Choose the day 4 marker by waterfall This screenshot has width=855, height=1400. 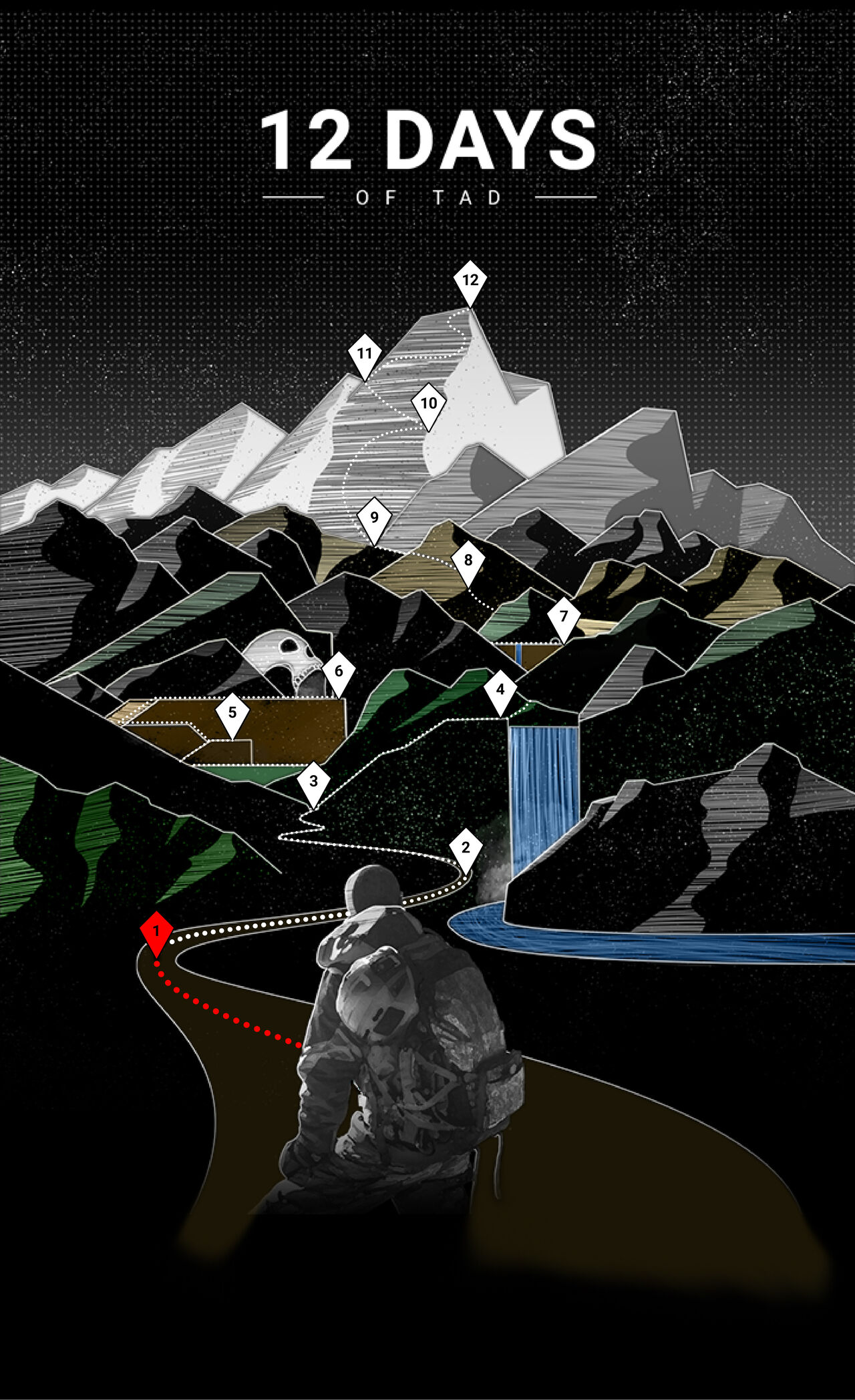tap(500, 690)
